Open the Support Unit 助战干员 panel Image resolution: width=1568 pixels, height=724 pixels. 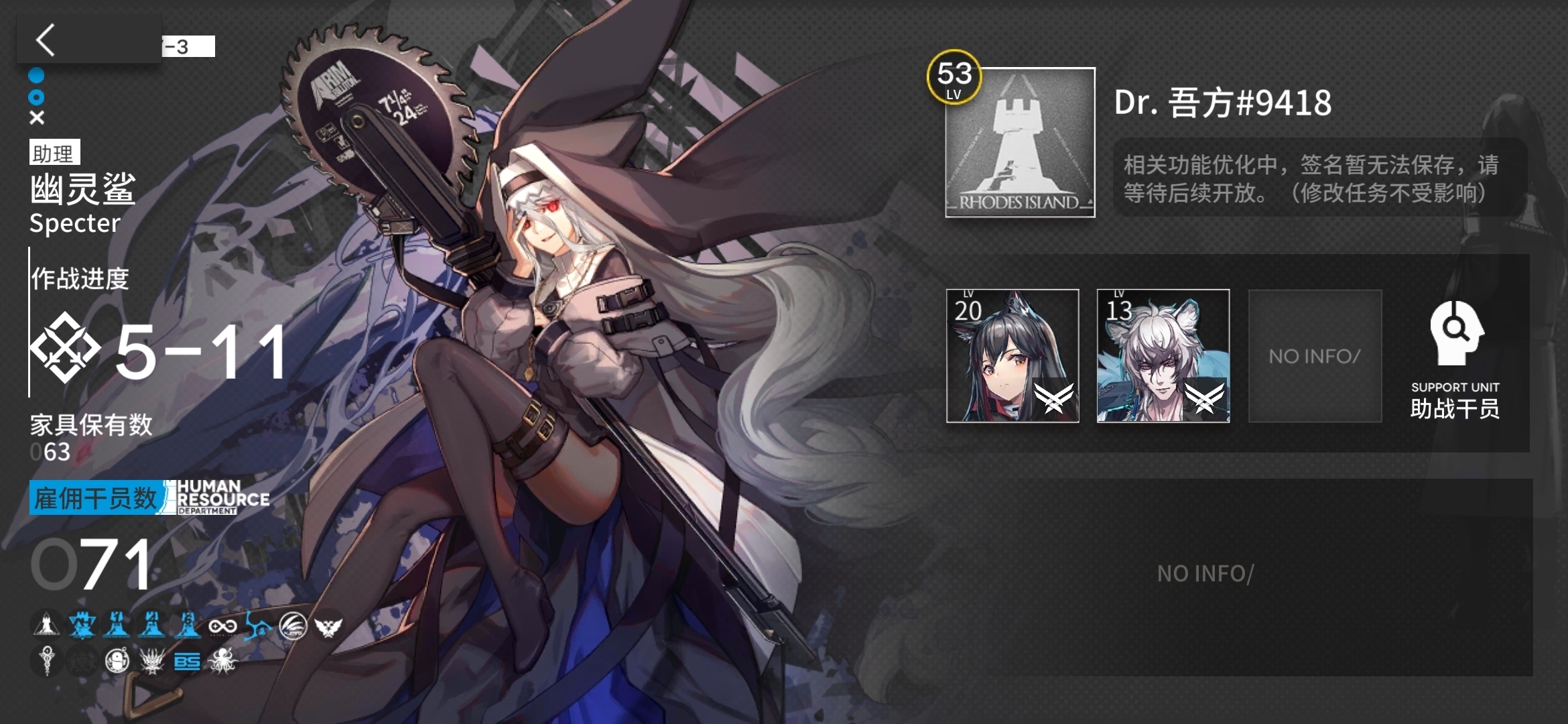click(x=1455, y=360)
